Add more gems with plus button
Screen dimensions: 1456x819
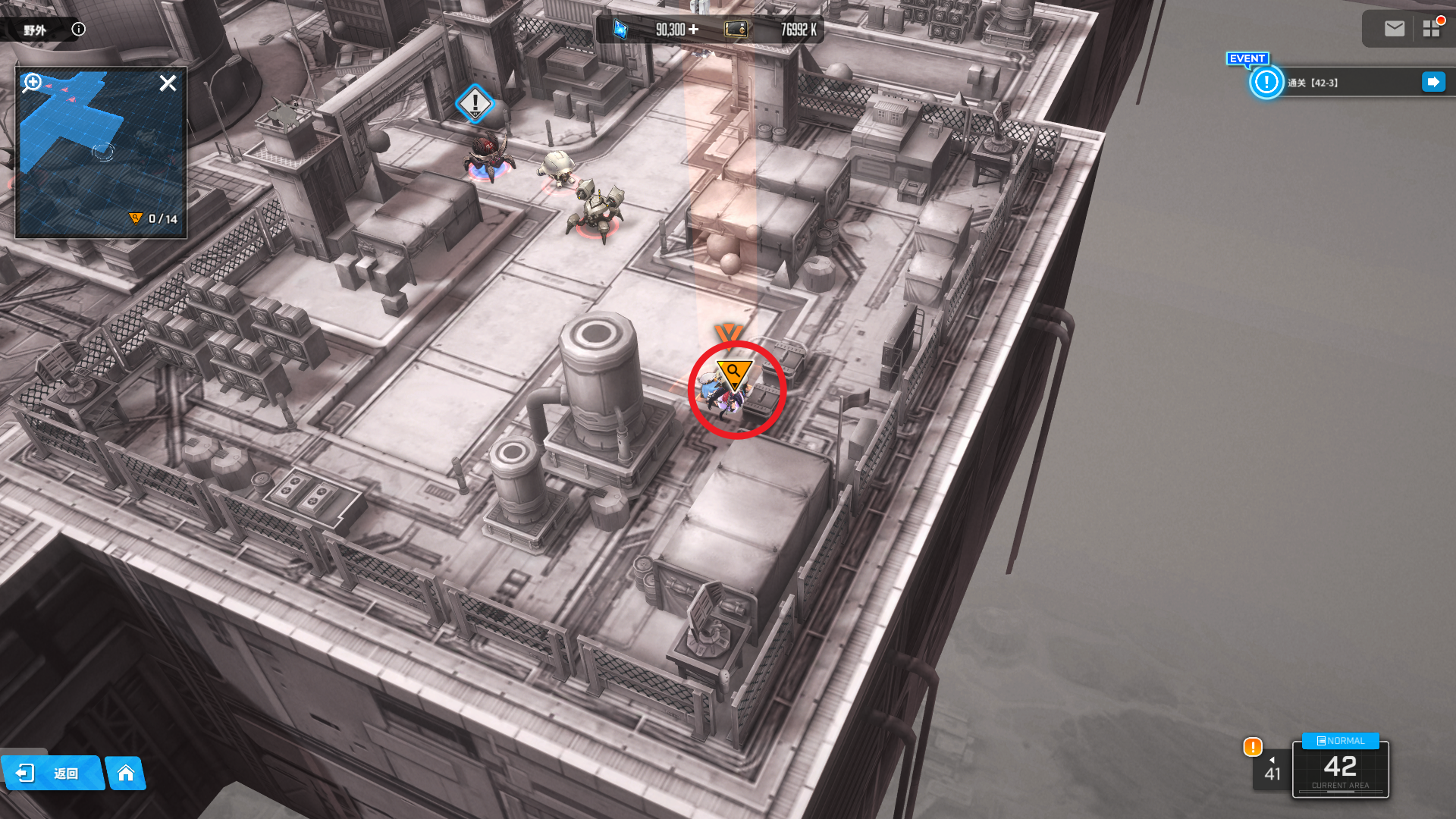point(693,30)
